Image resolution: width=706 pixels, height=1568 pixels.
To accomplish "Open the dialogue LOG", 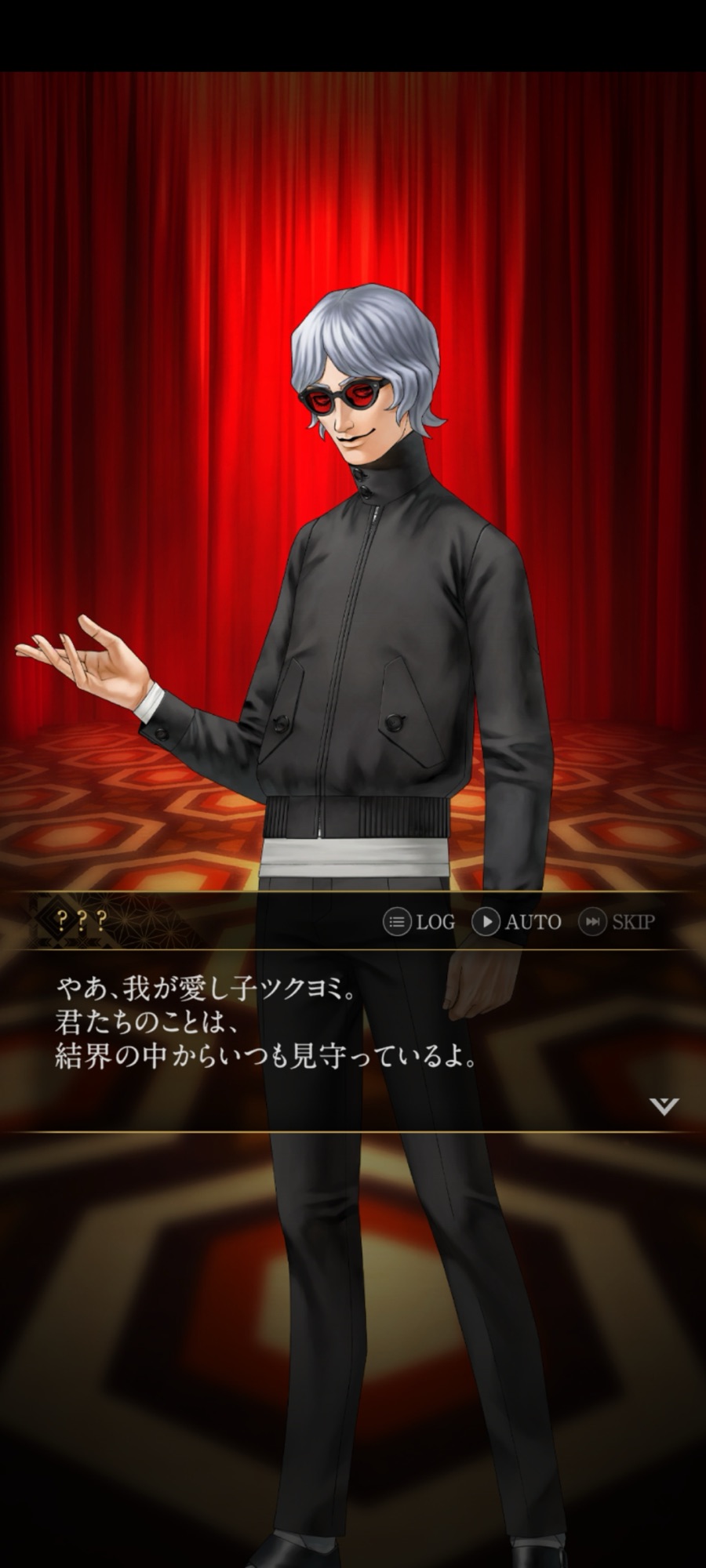I will pyautogui.click(x=419, y=922).
